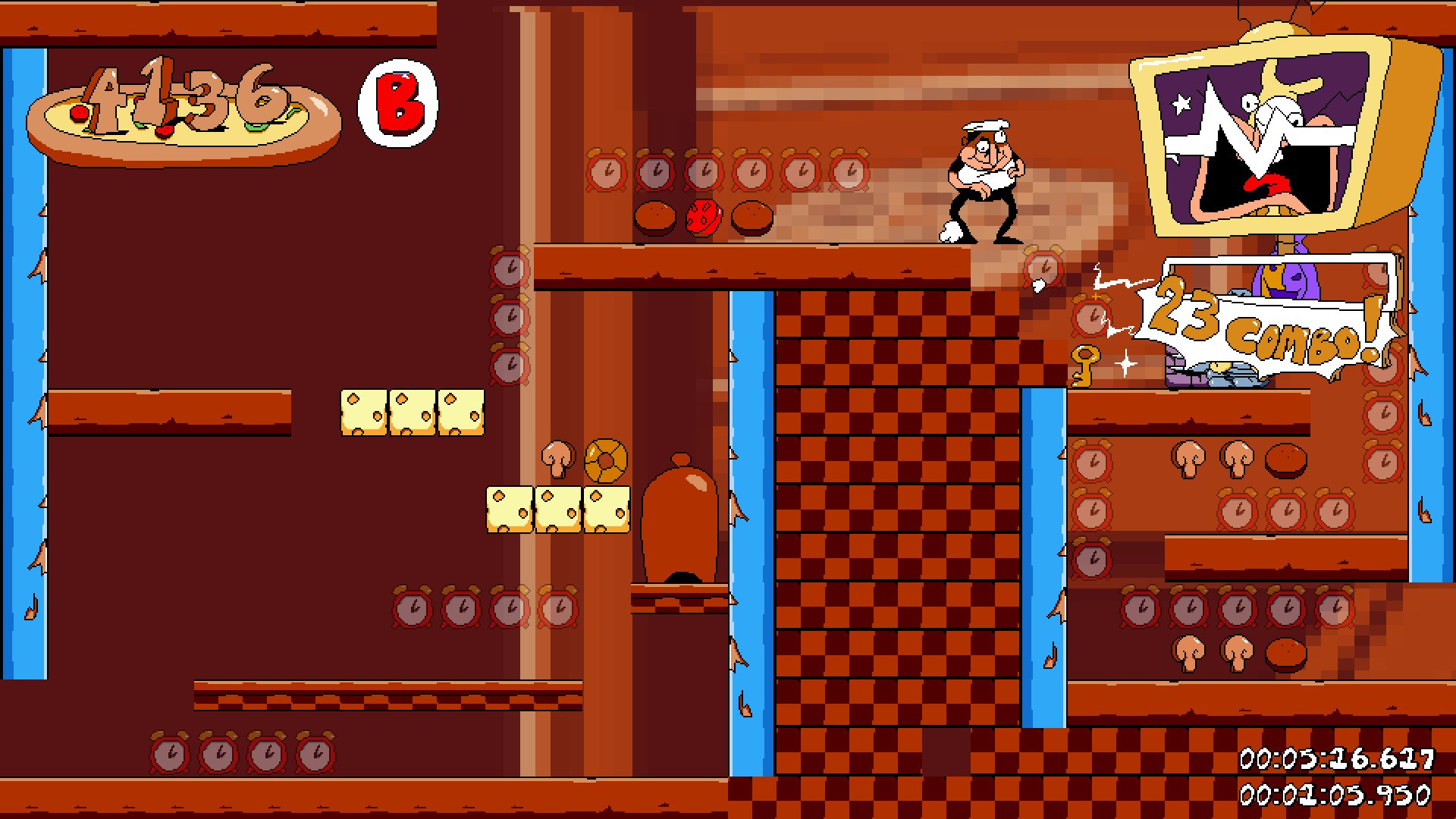Click the screaming face on the TV screen
The width and height of the screenshot is (1456, 819).
tap(1263, 140)
